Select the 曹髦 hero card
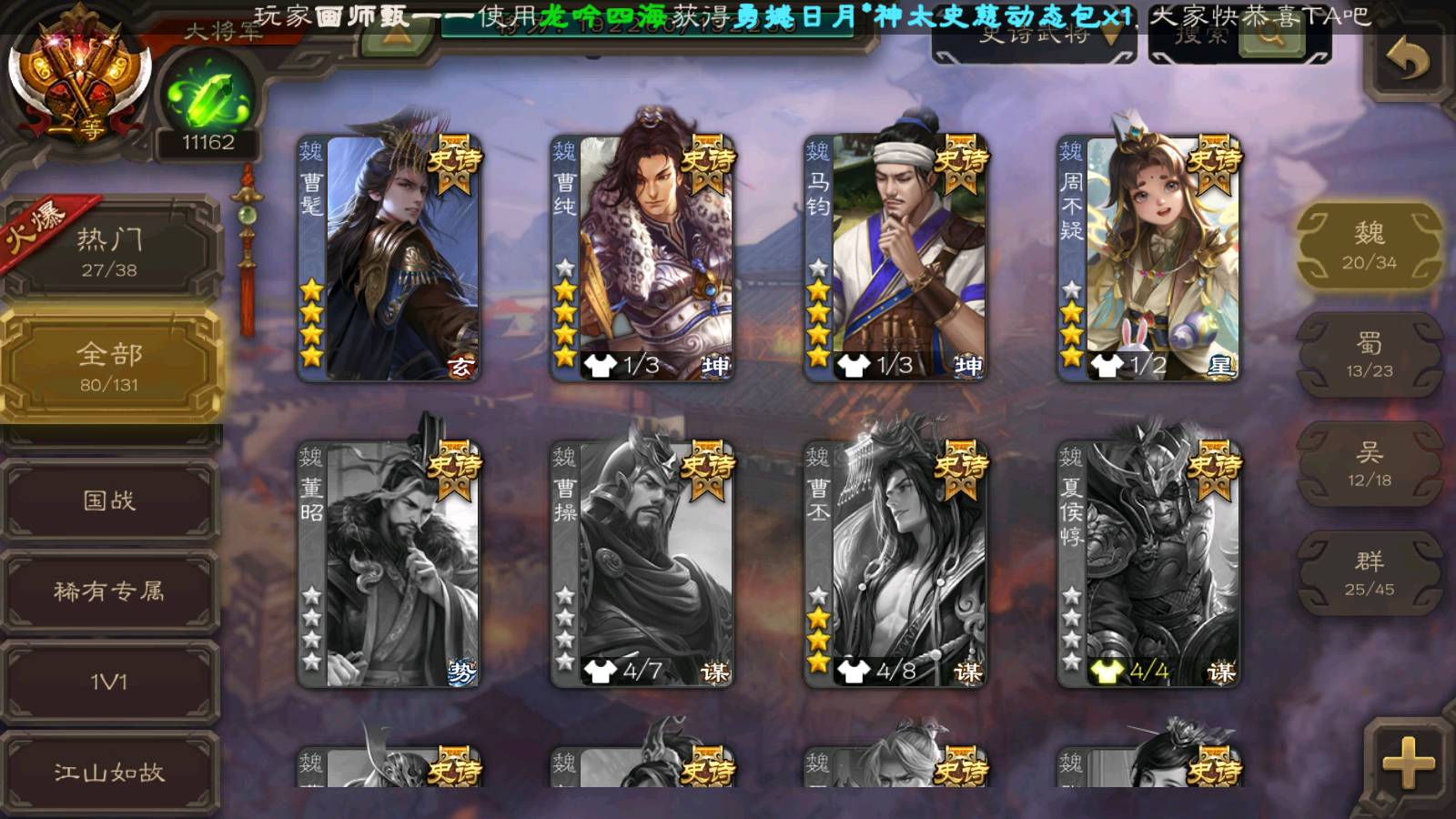This screenshot has height=819, width=1456. [389, 258]
